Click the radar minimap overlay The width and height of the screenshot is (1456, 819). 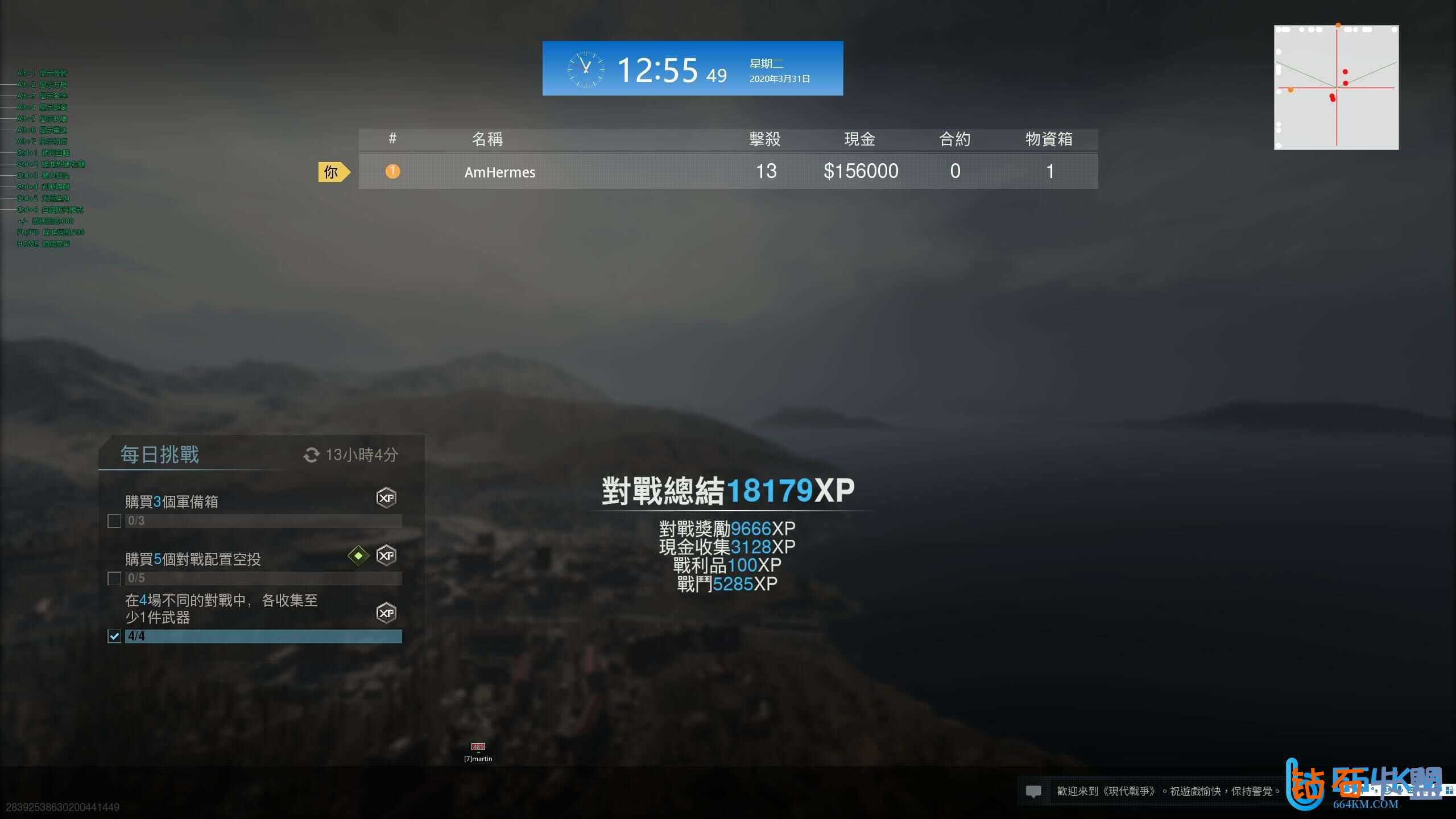(1336, 88)
